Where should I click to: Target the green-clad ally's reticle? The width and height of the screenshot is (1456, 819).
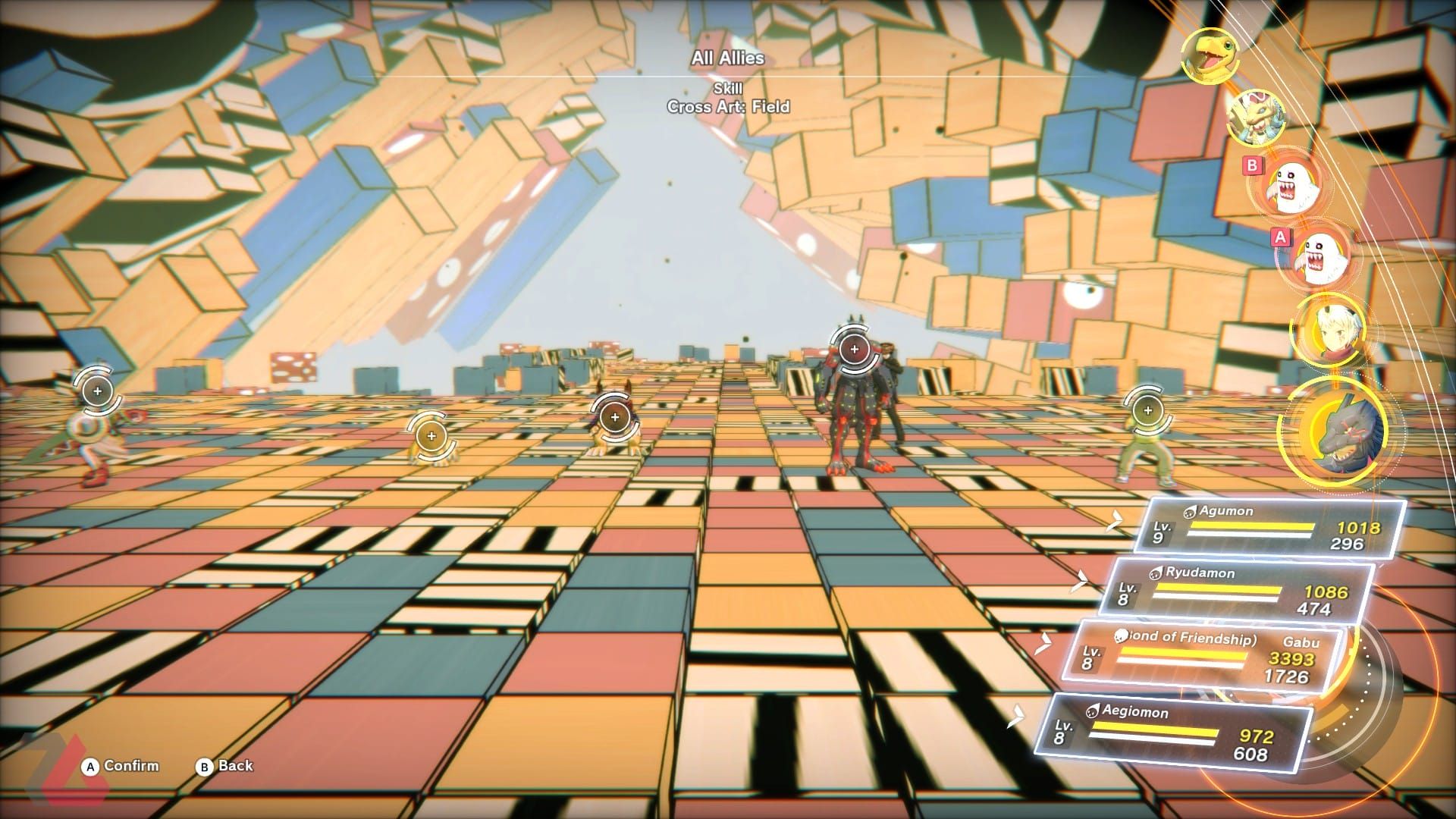[1147, 410]
